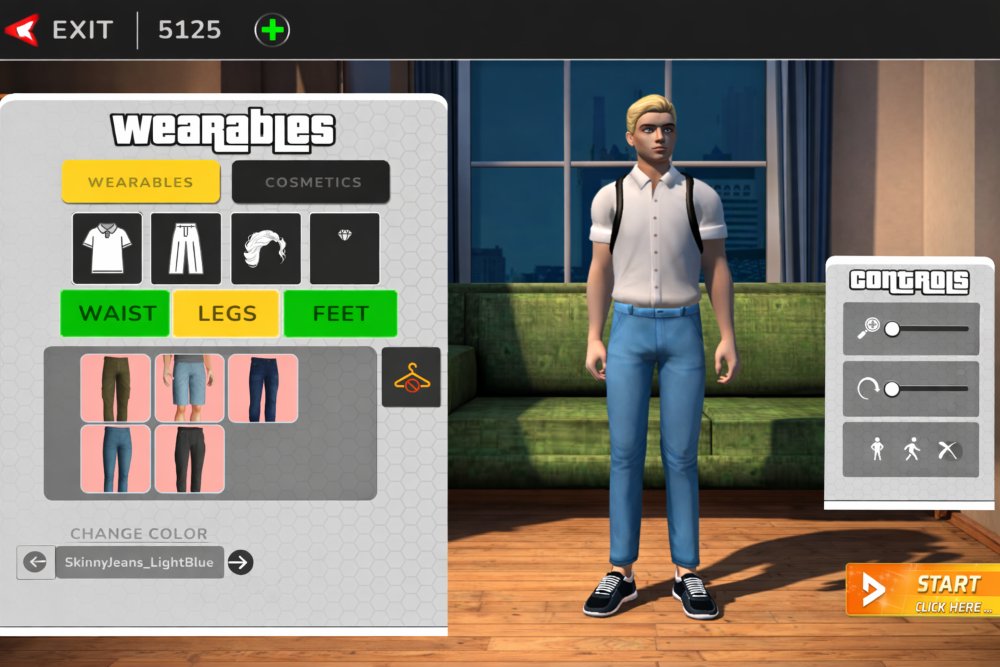This screenshot has height=667, width=1000.
Task: Start the game with the orange button
Action: 920,590
